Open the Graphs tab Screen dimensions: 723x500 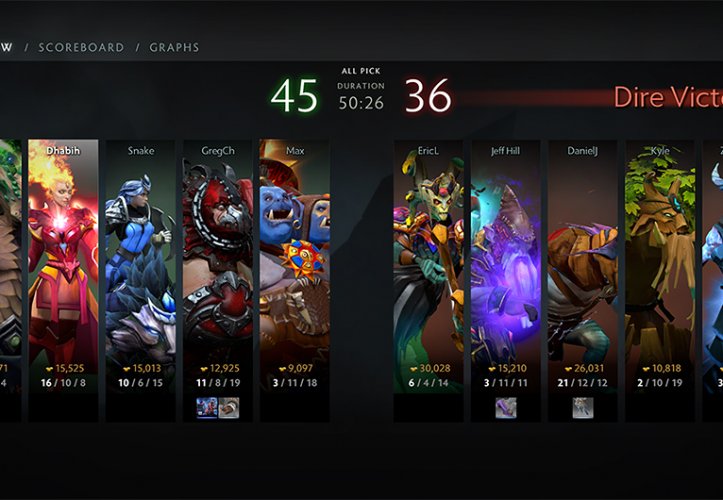[174, 47]
